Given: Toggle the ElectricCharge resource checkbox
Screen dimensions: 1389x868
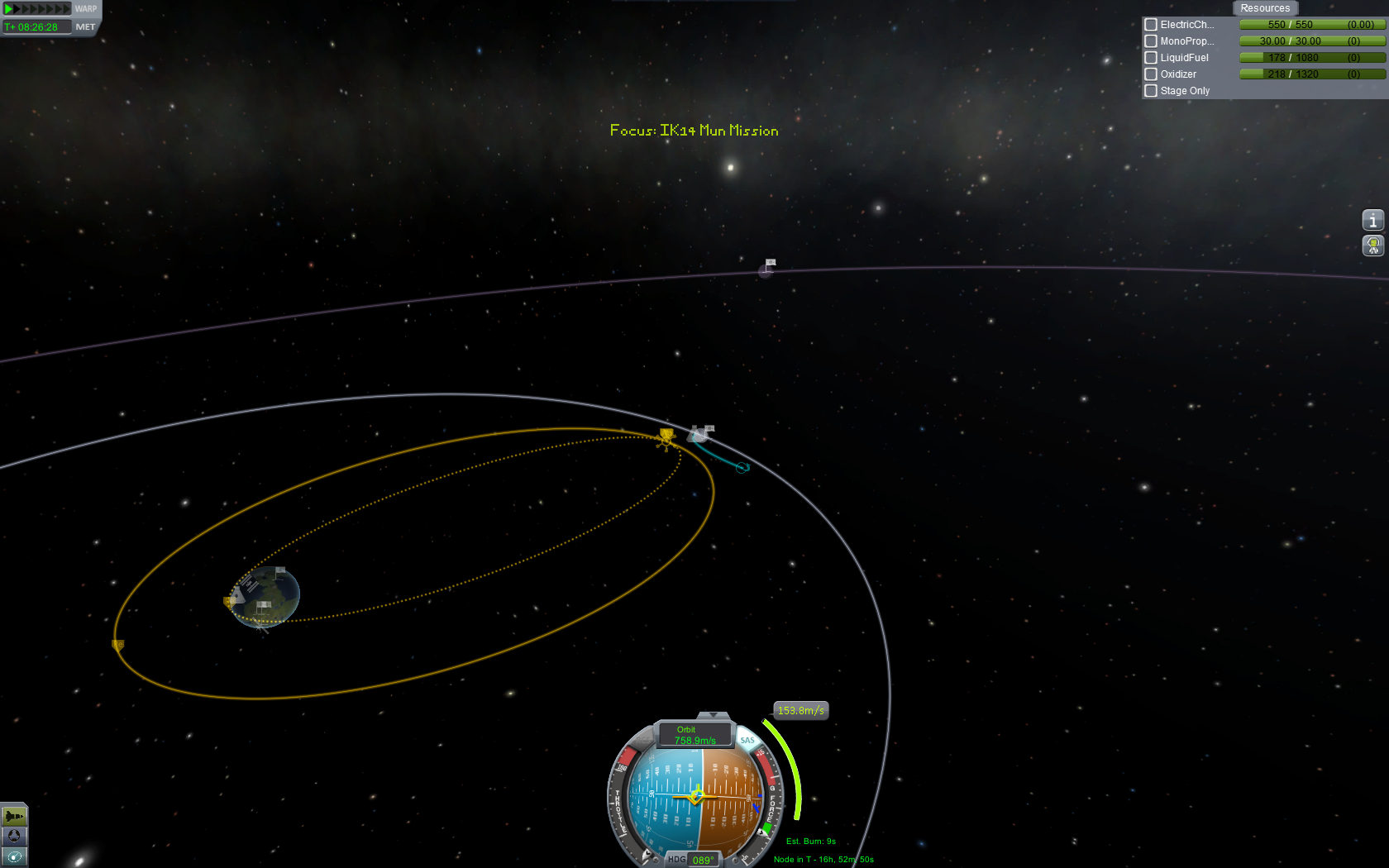Looking at the screenshot, I should (1150, 25).
